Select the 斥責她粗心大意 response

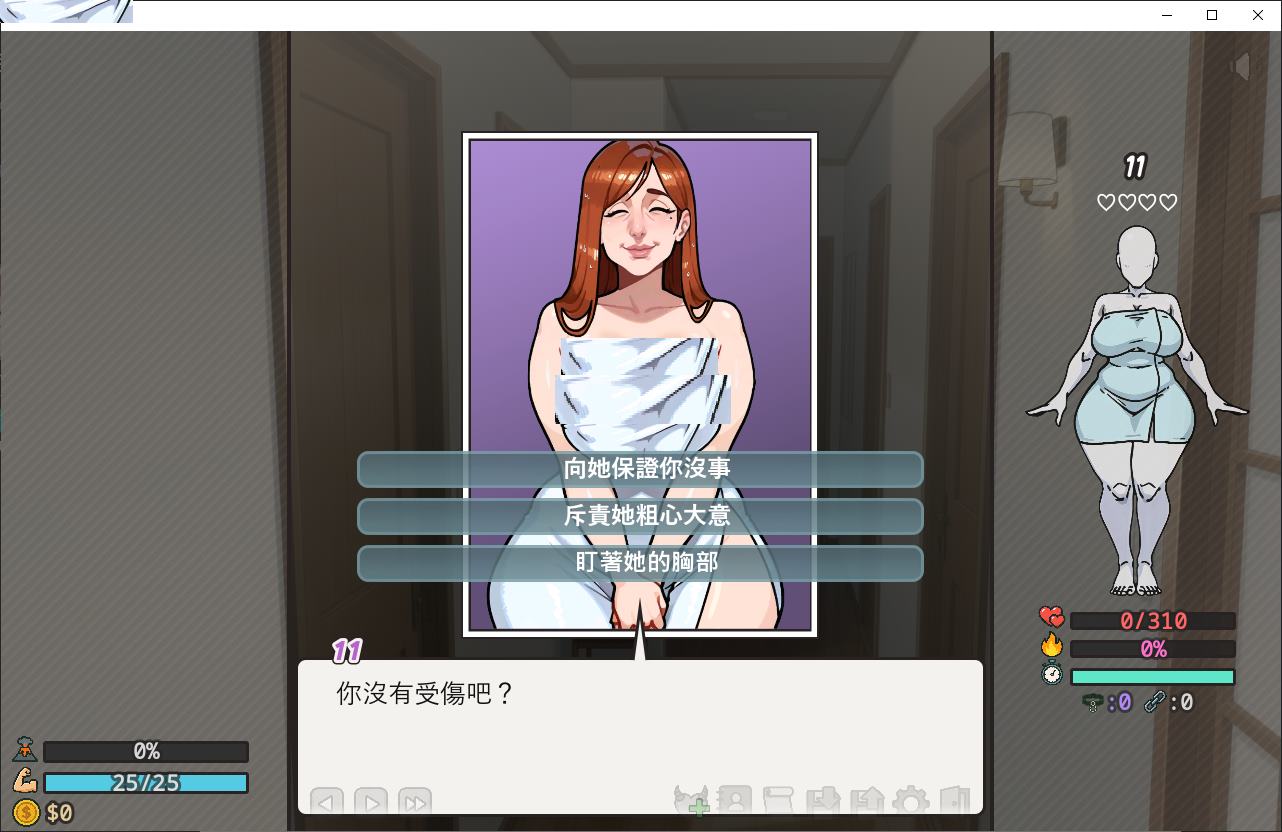coord(640,516)
